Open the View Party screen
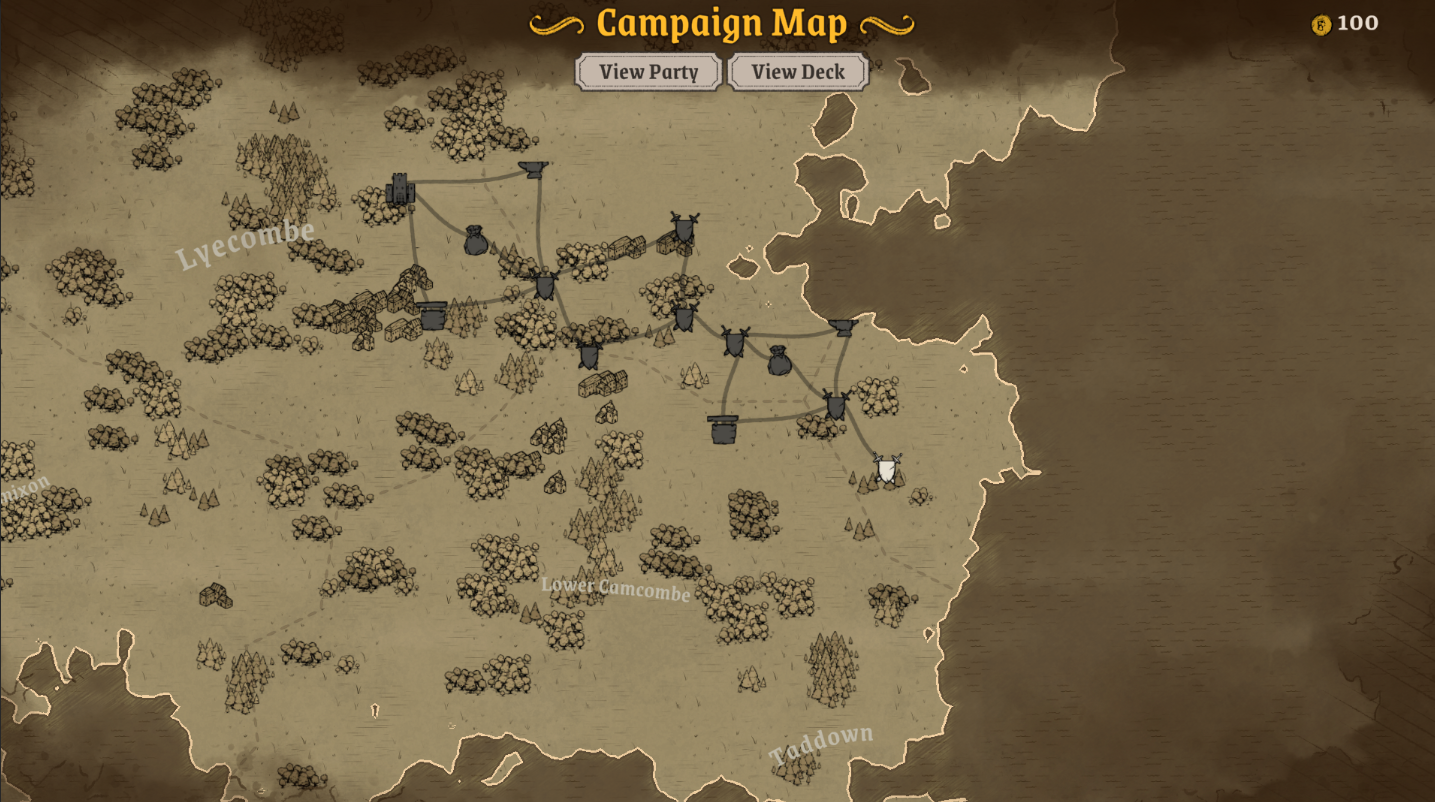1435x802 pixels. pos(648,72)
